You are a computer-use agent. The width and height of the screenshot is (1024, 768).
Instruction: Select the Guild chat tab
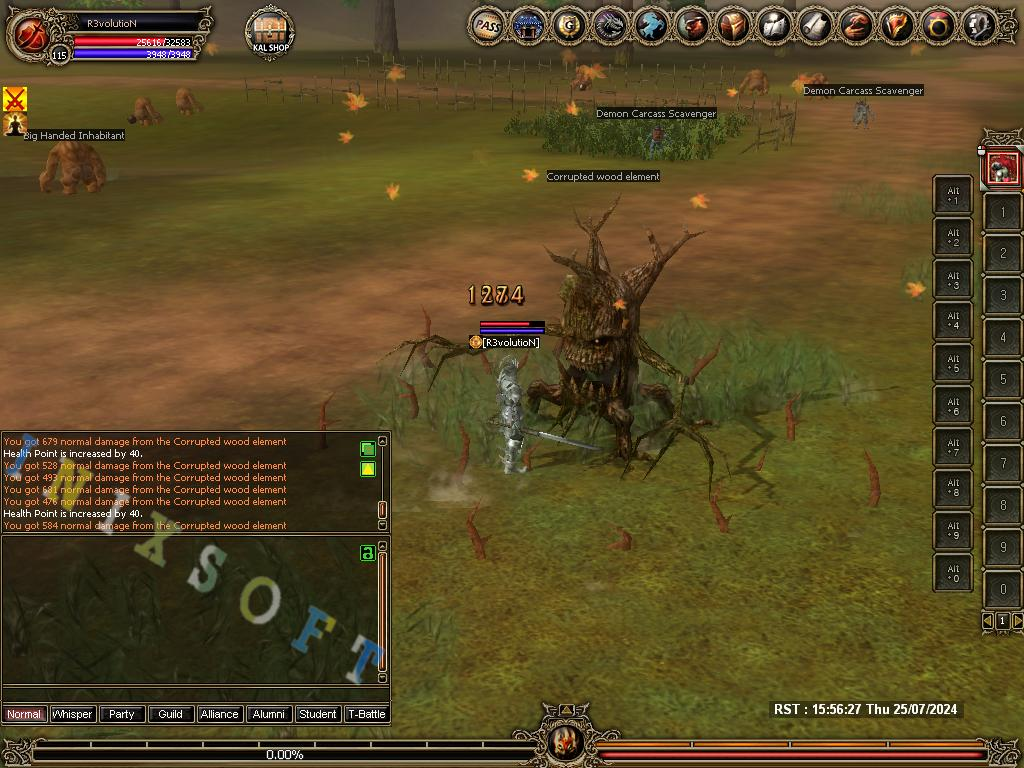[171, 714]
